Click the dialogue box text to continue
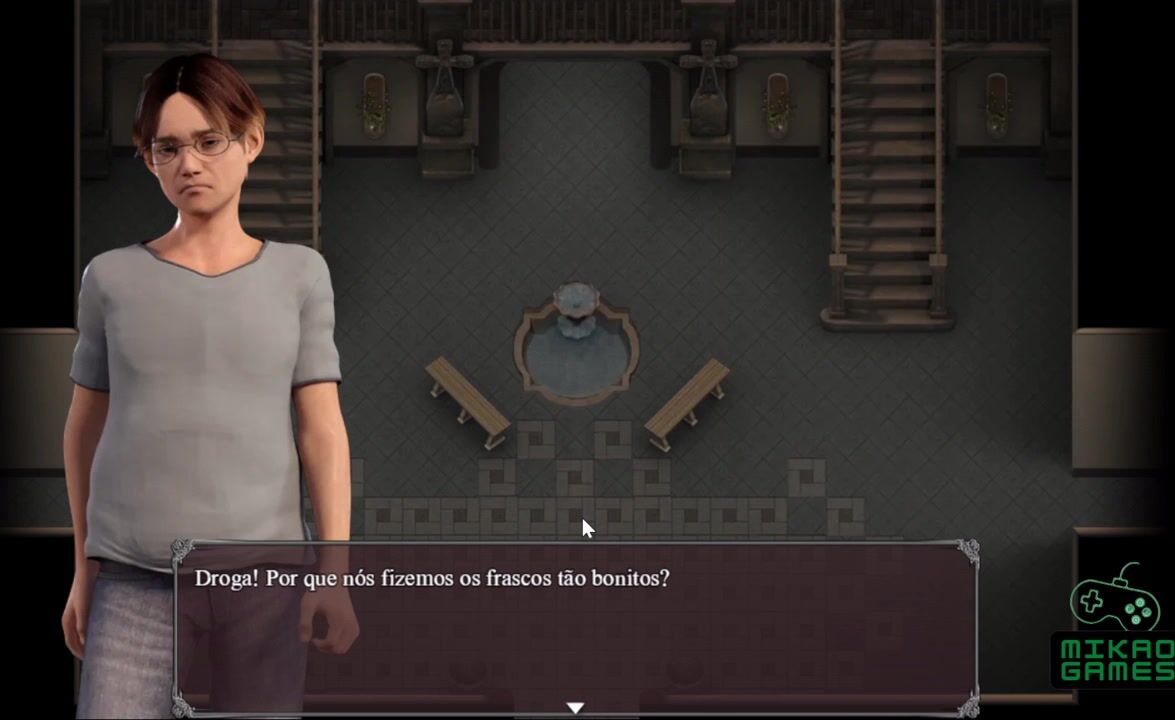The height and width of the screenshot is (720, 1175). click(431, 579)
